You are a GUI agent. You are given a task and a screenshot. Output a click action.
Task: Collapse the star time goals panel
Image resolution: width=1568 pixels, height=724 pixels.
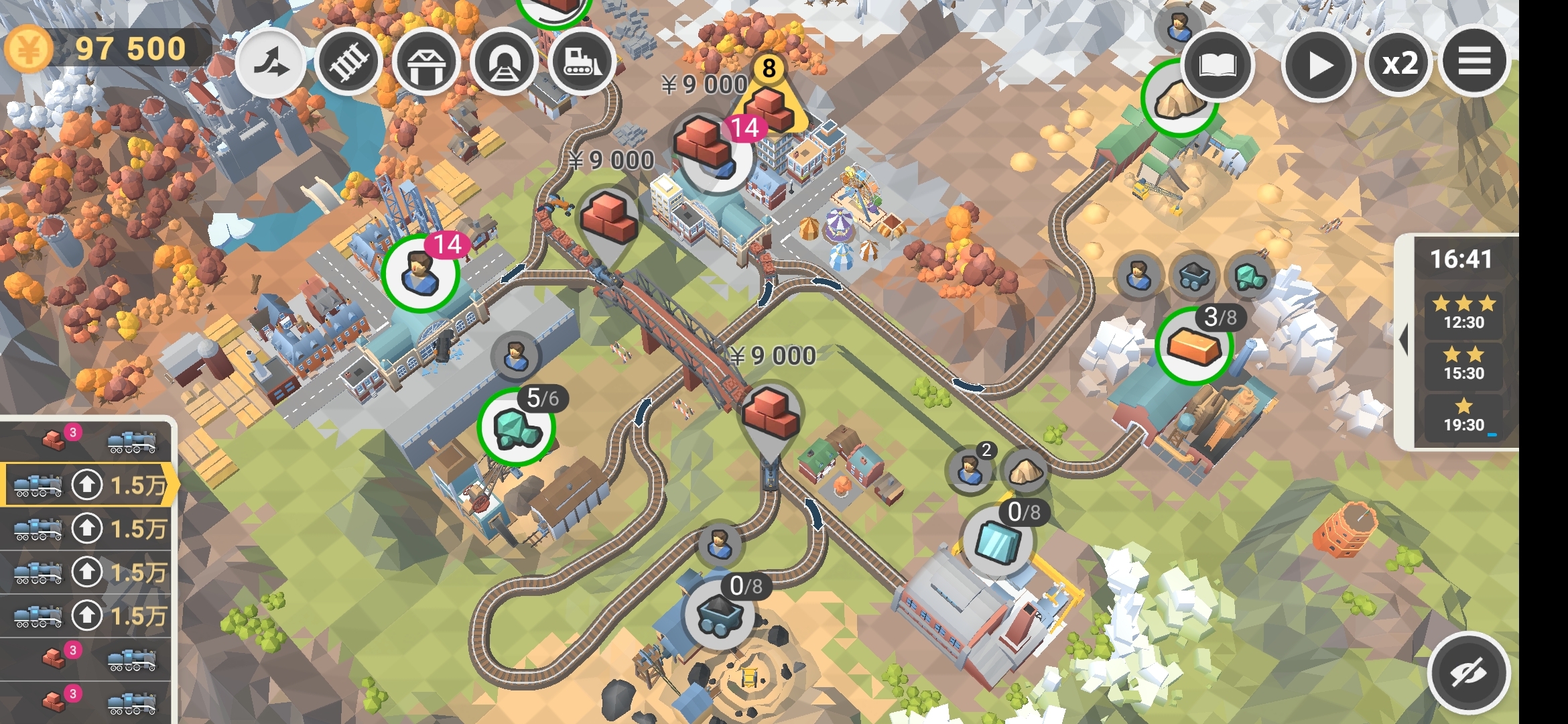coord(1402,340)
